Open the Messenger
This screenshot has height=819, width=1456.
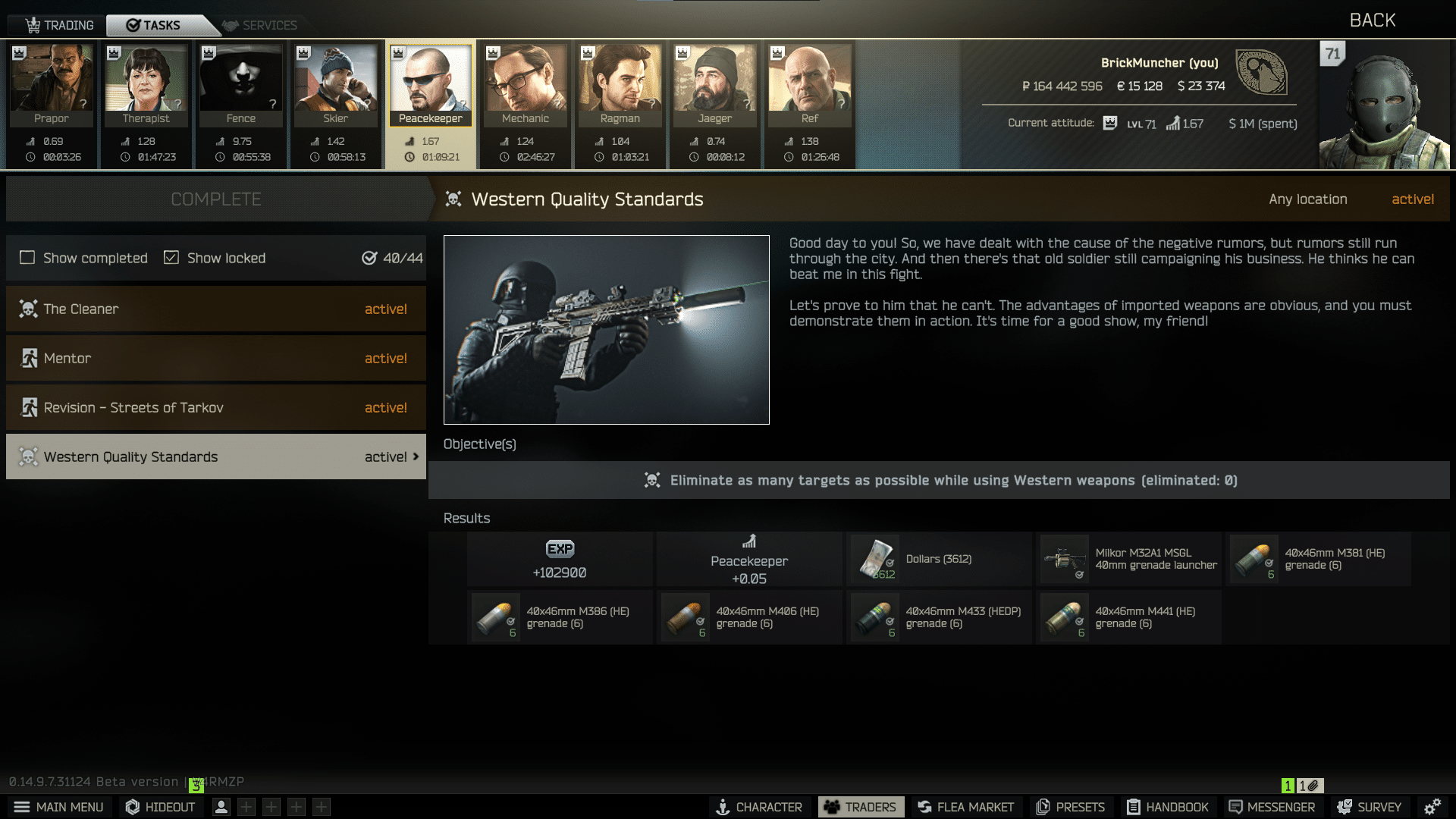pos(1272,807)
